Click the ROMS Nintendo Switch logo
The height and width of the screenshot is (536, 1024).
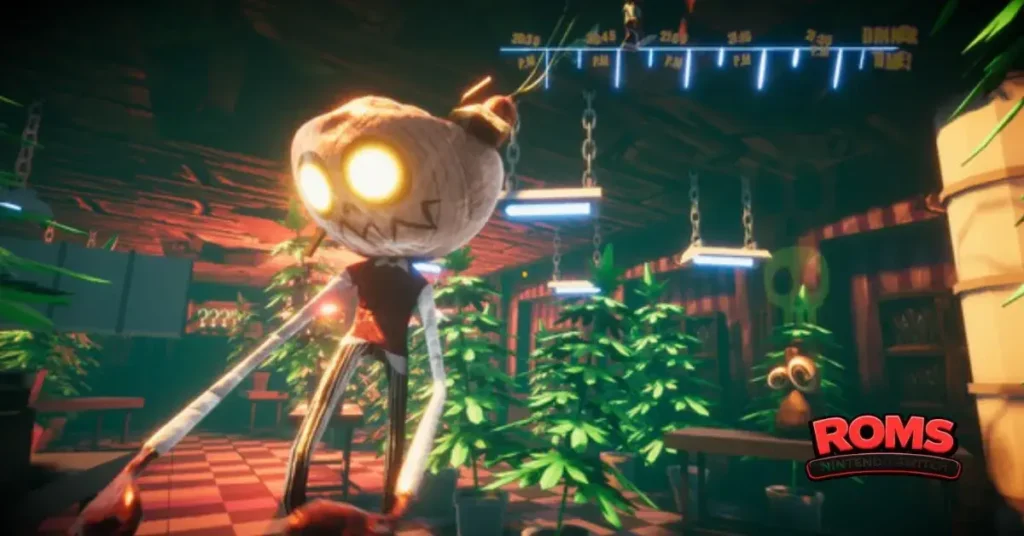coord(883,446)
